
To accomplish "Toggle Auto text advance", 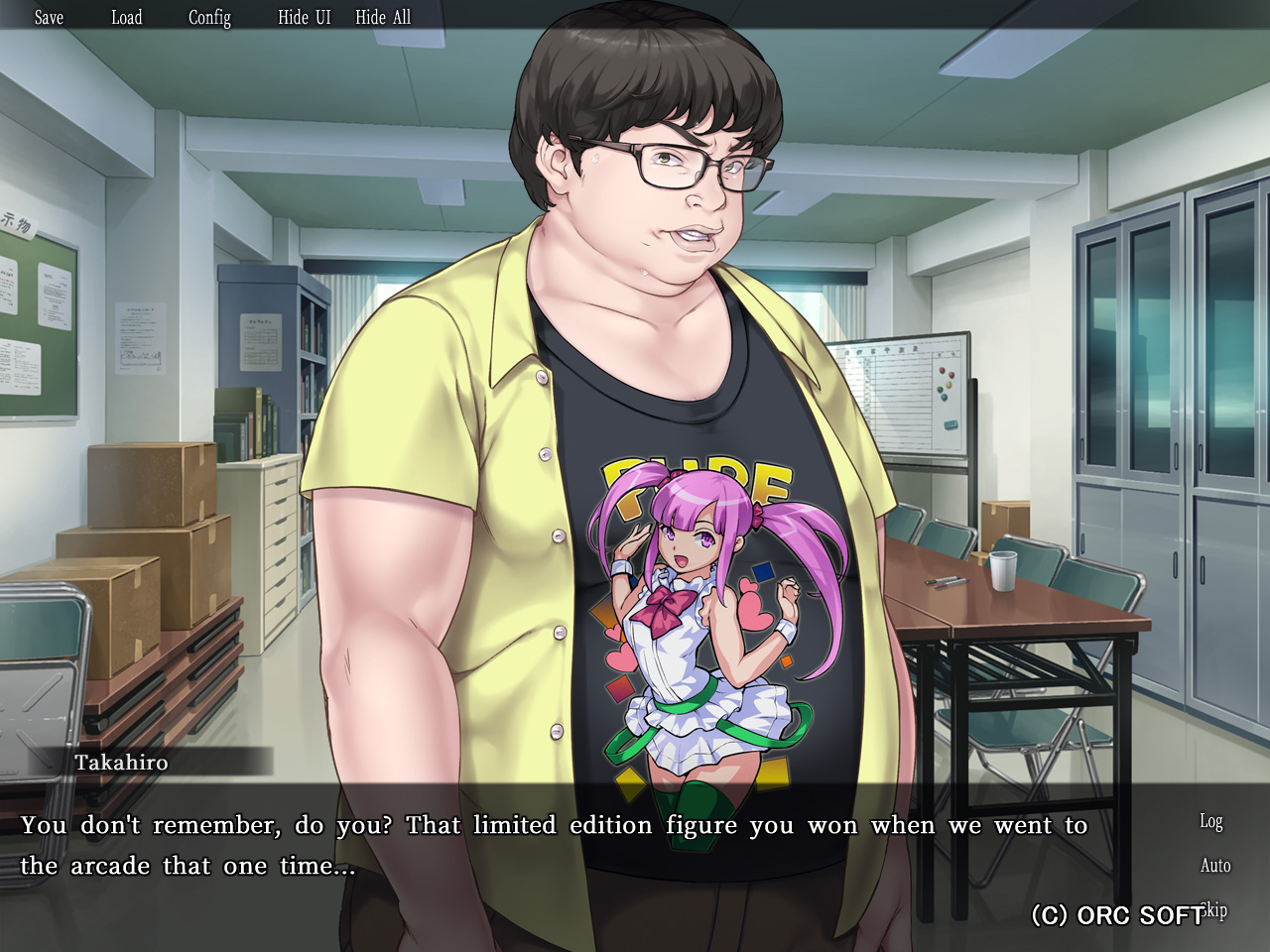I will click(1214, 866).
